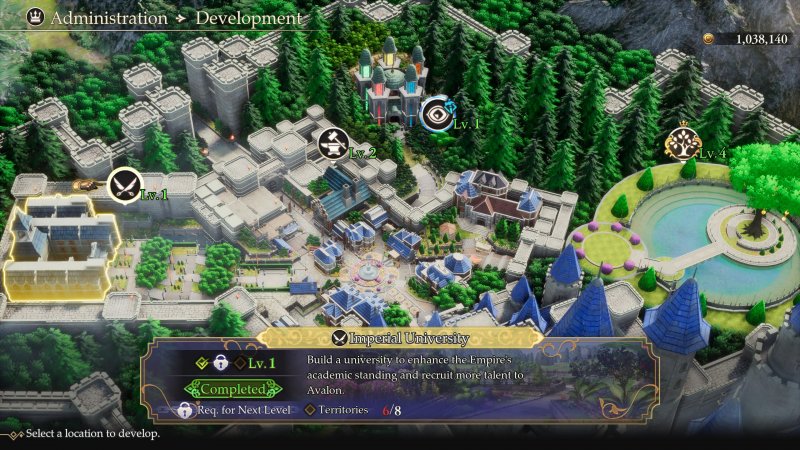Select the tree emblem Lv.4 location marker
Viewport: 800px width, 450px height.
pos(681,146)
